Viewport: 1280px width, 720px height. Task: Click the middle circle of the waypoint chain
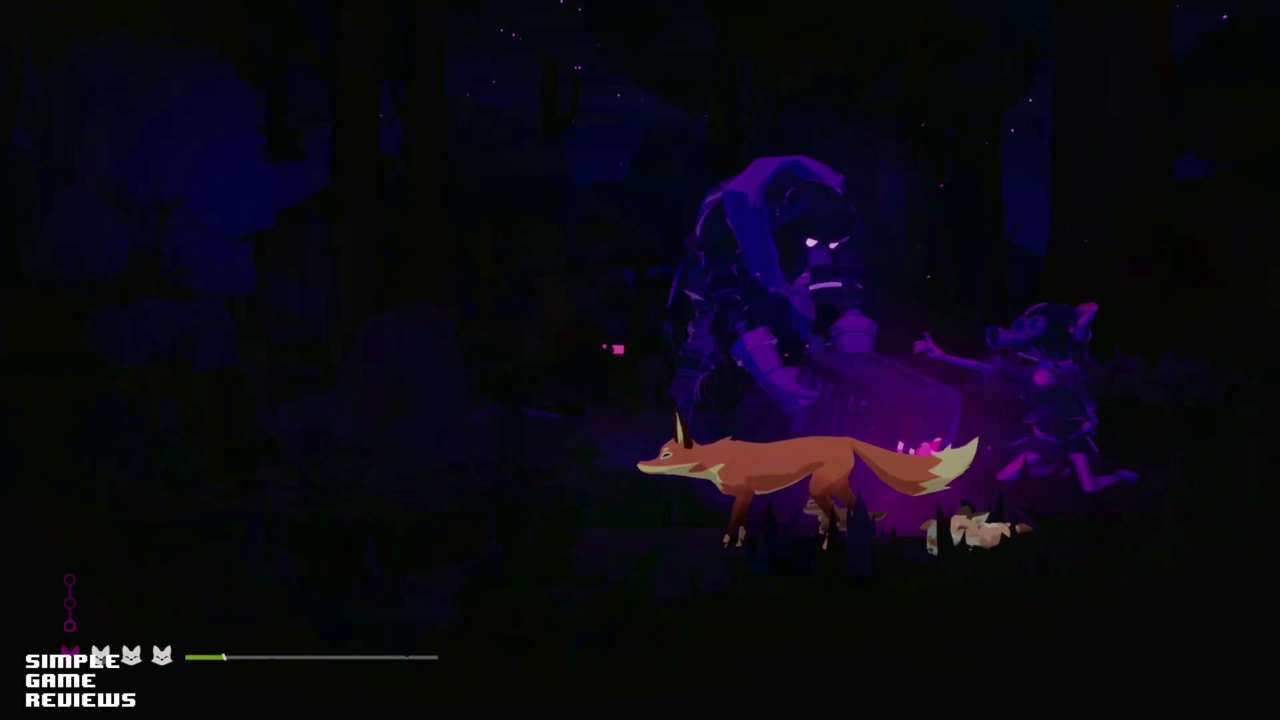[x=70, y=603]
